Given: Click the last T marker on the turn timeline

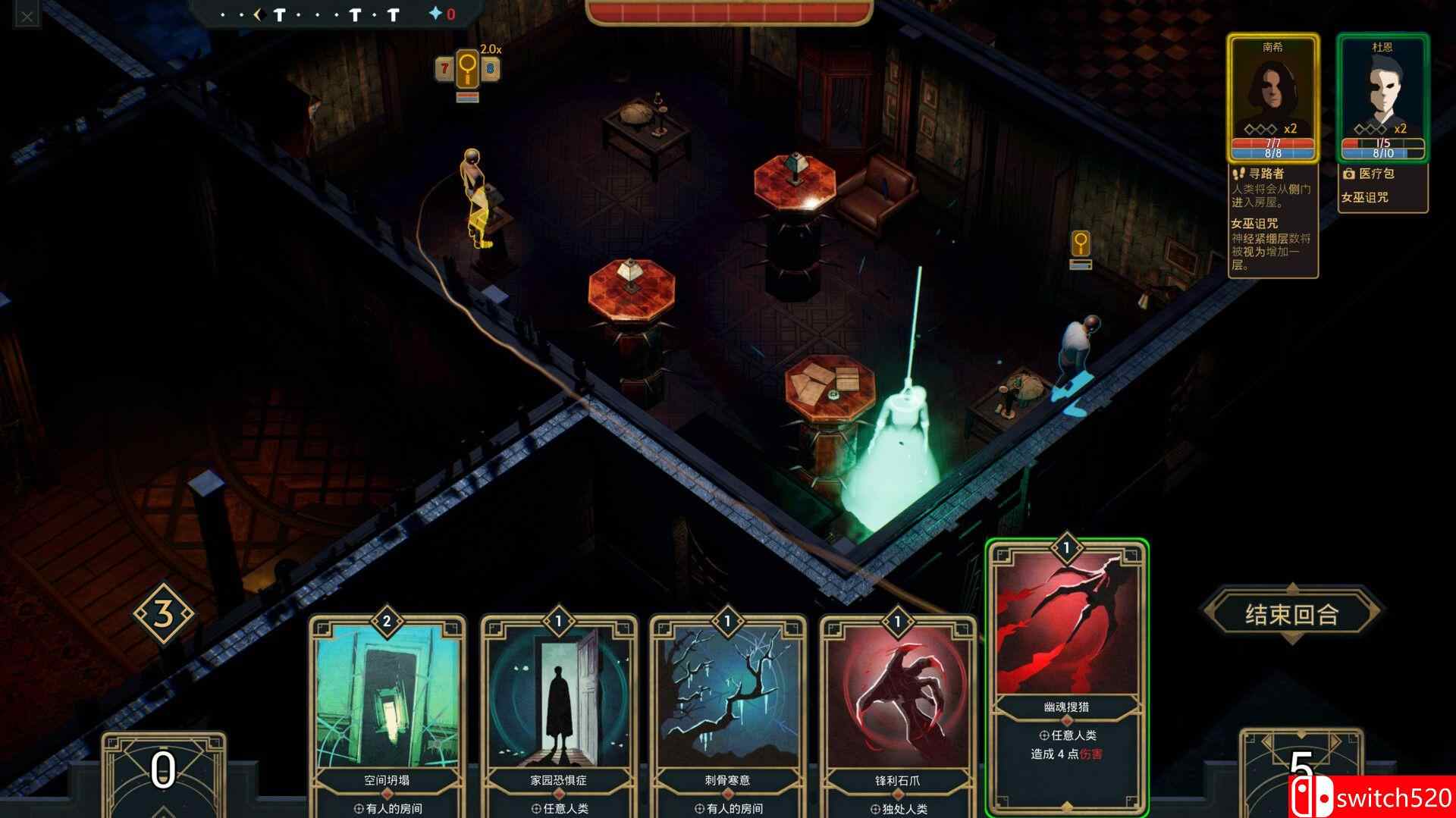Looking at the screenshot, I should tap(394, 13).
